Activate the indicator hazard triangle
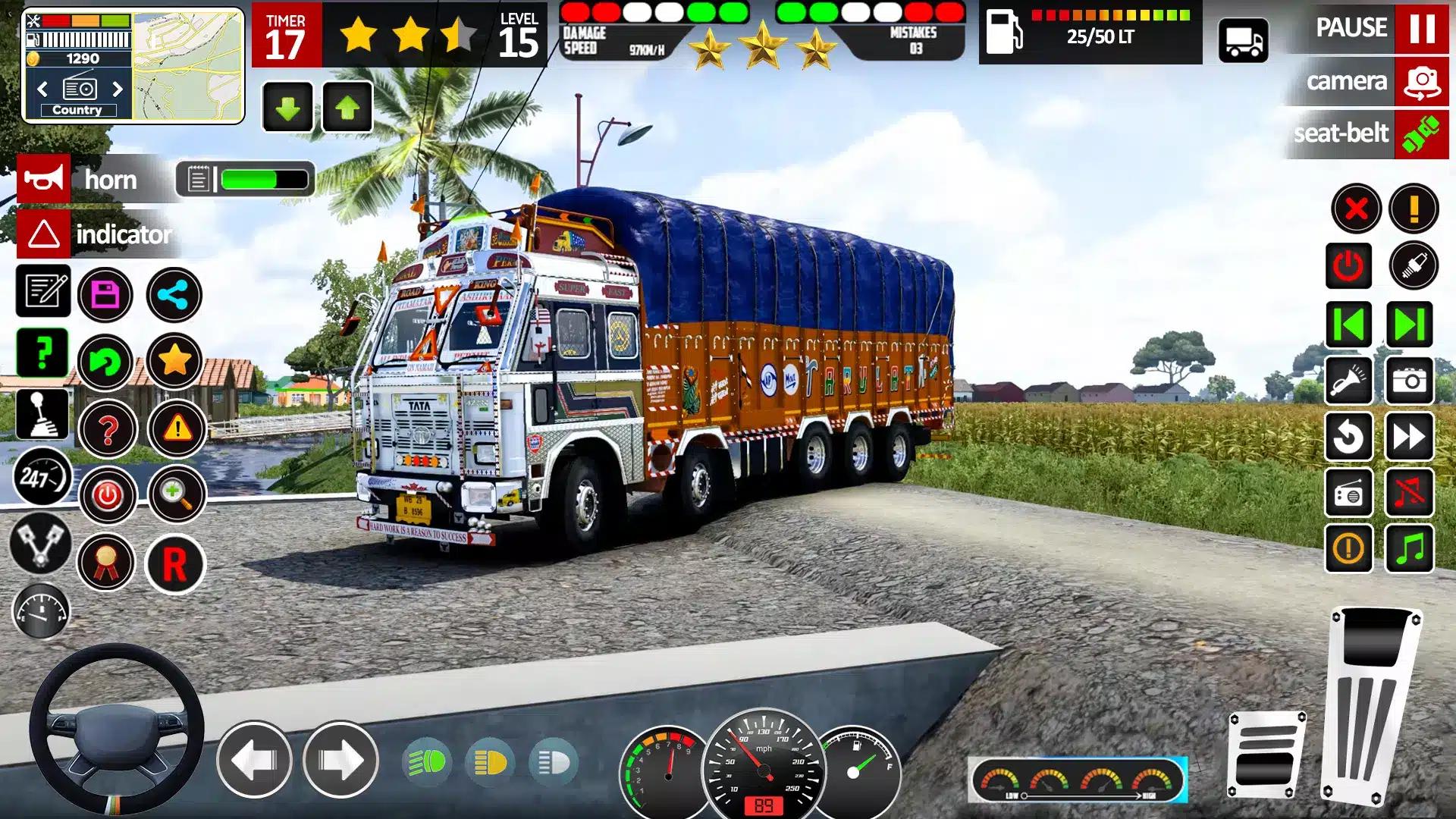 pos(44,234)
